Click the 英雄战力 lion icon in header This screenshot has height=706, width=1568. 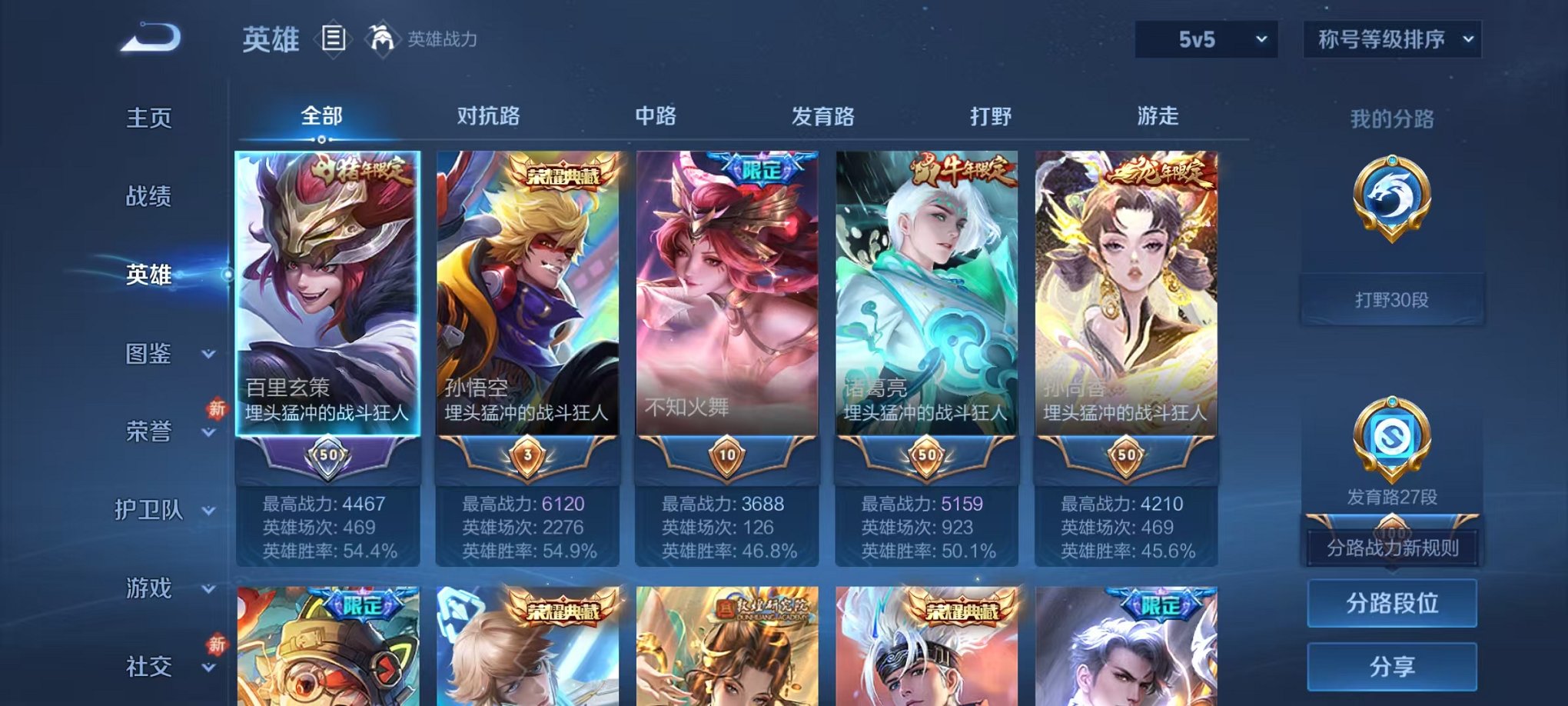[384, 37]
